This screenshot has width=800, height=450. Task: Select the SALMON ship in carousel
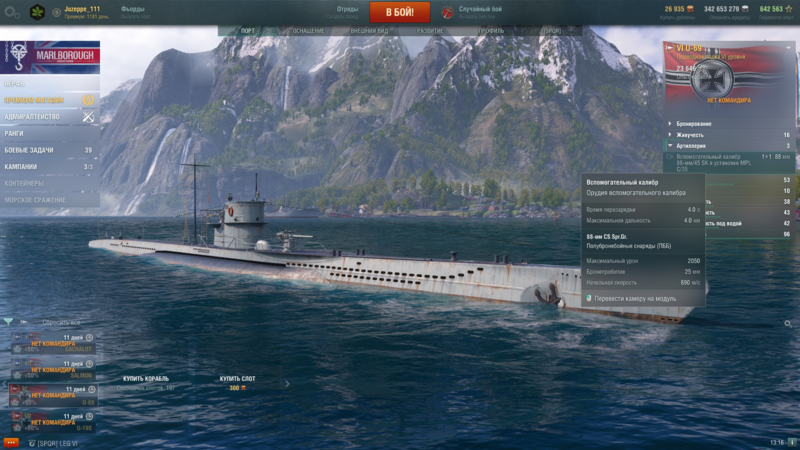(x=52, y=369)
